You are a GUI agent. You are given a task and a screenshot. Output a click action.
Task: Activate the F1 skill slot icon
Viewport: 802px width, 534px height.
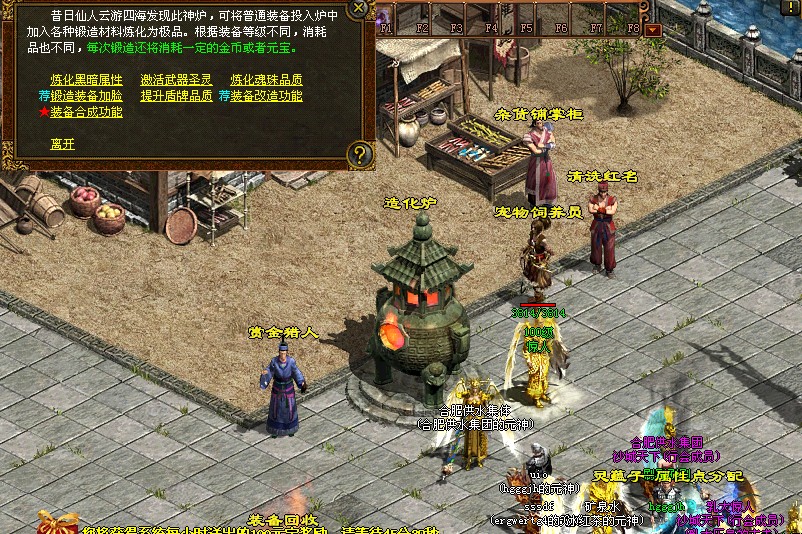click(387, 16)
